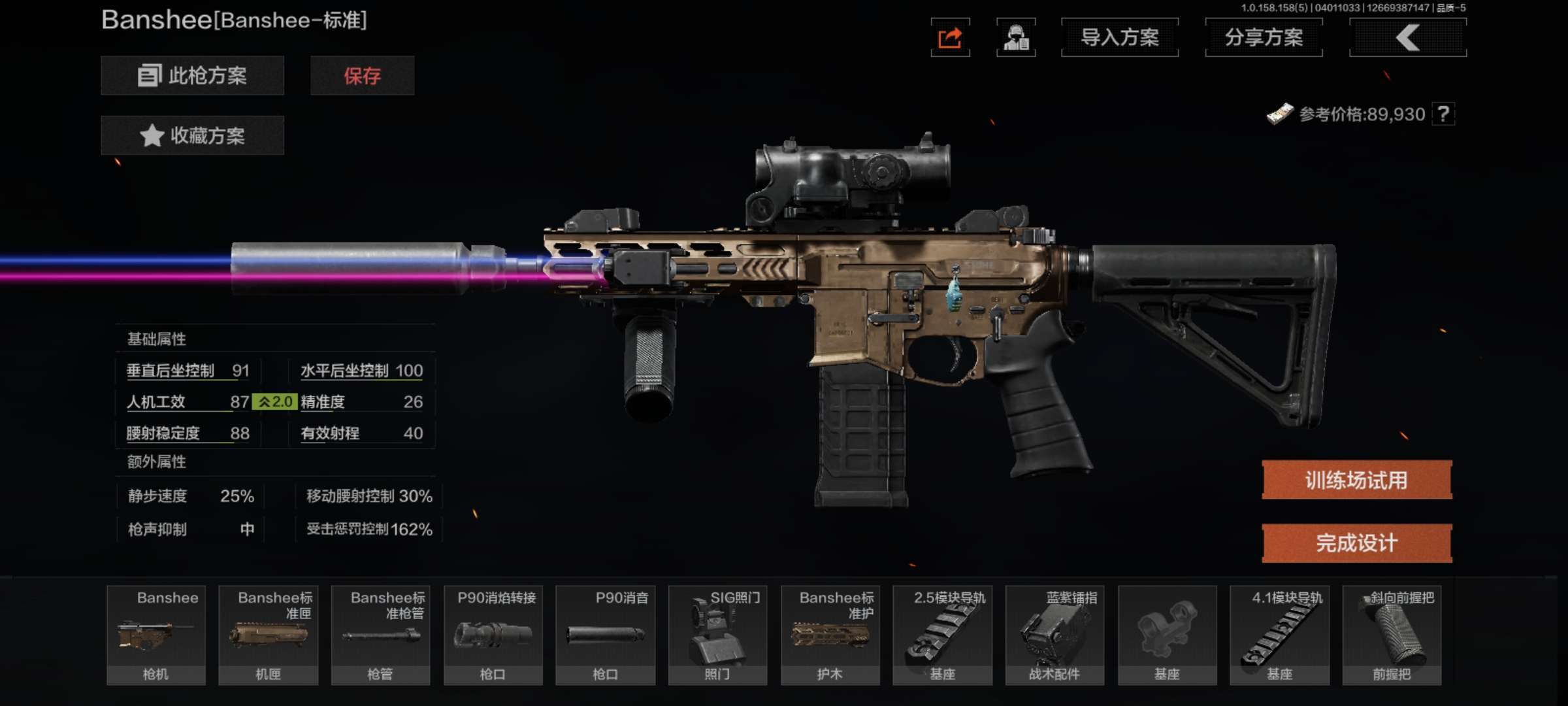Choose the 斜向前握把 foregrip slot
Viewport: 1568px width, 706px height.
pos(1392,635)
